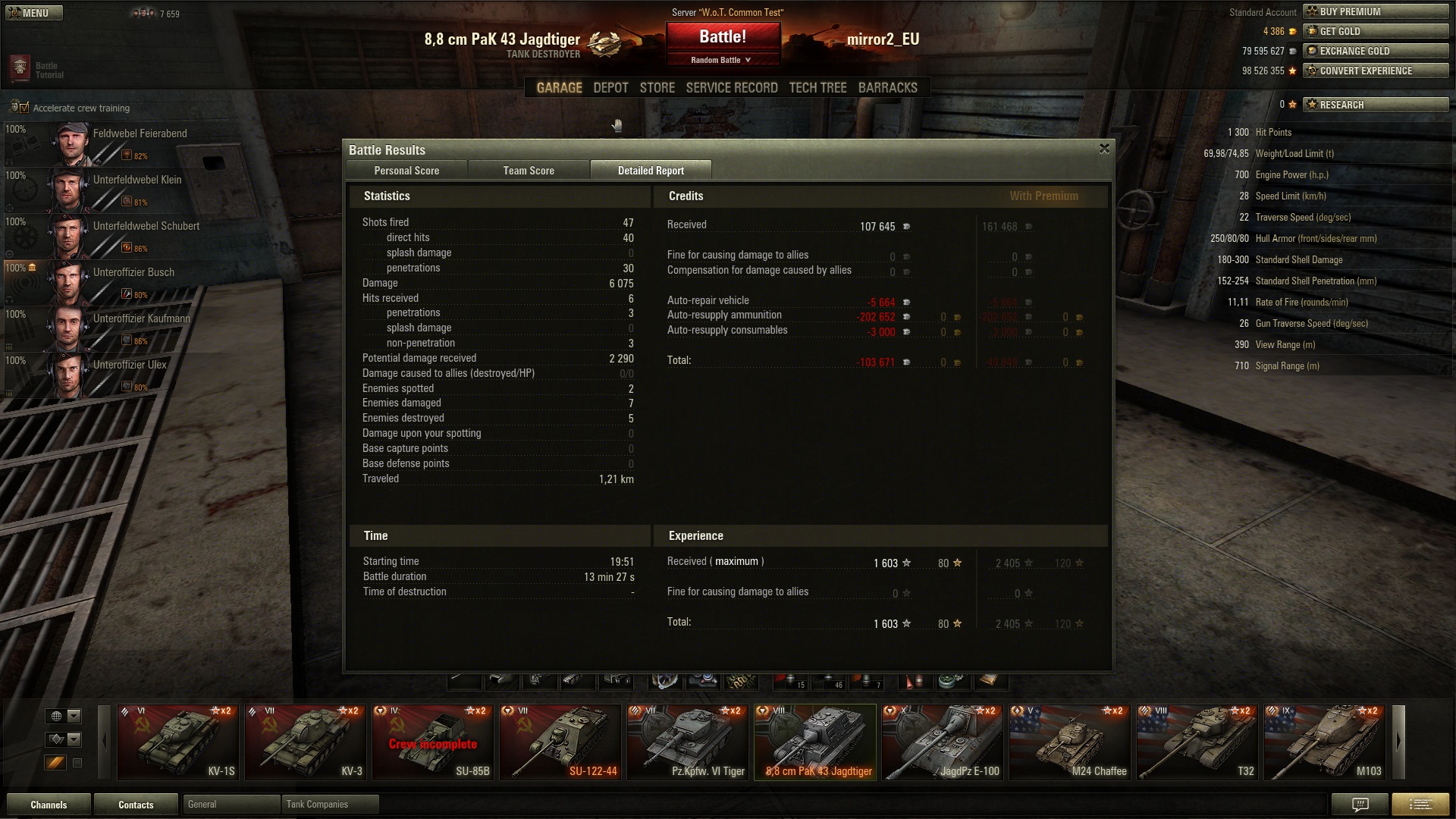Go to the Depot section
1456x819 pixels.
pos(610,88)
